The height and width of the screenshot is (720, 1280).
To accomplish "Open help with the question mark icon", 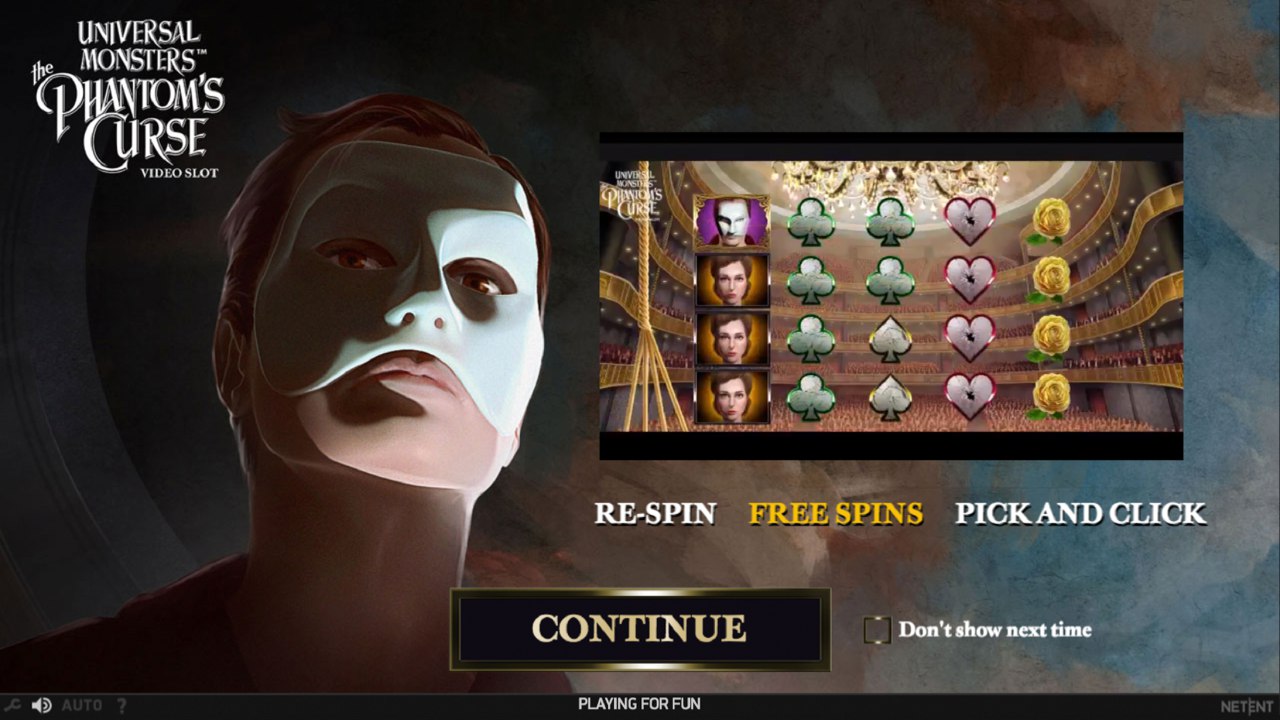I will point(122,705).
